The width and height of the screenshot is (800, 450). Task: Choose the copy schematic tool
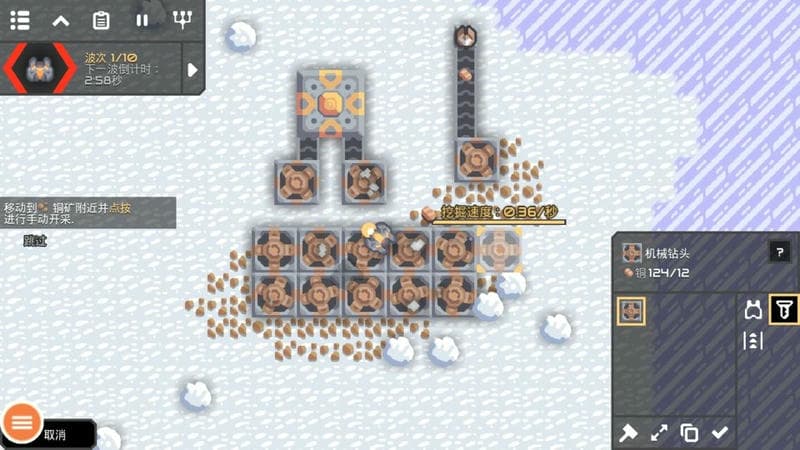click(x=689, y=433)
